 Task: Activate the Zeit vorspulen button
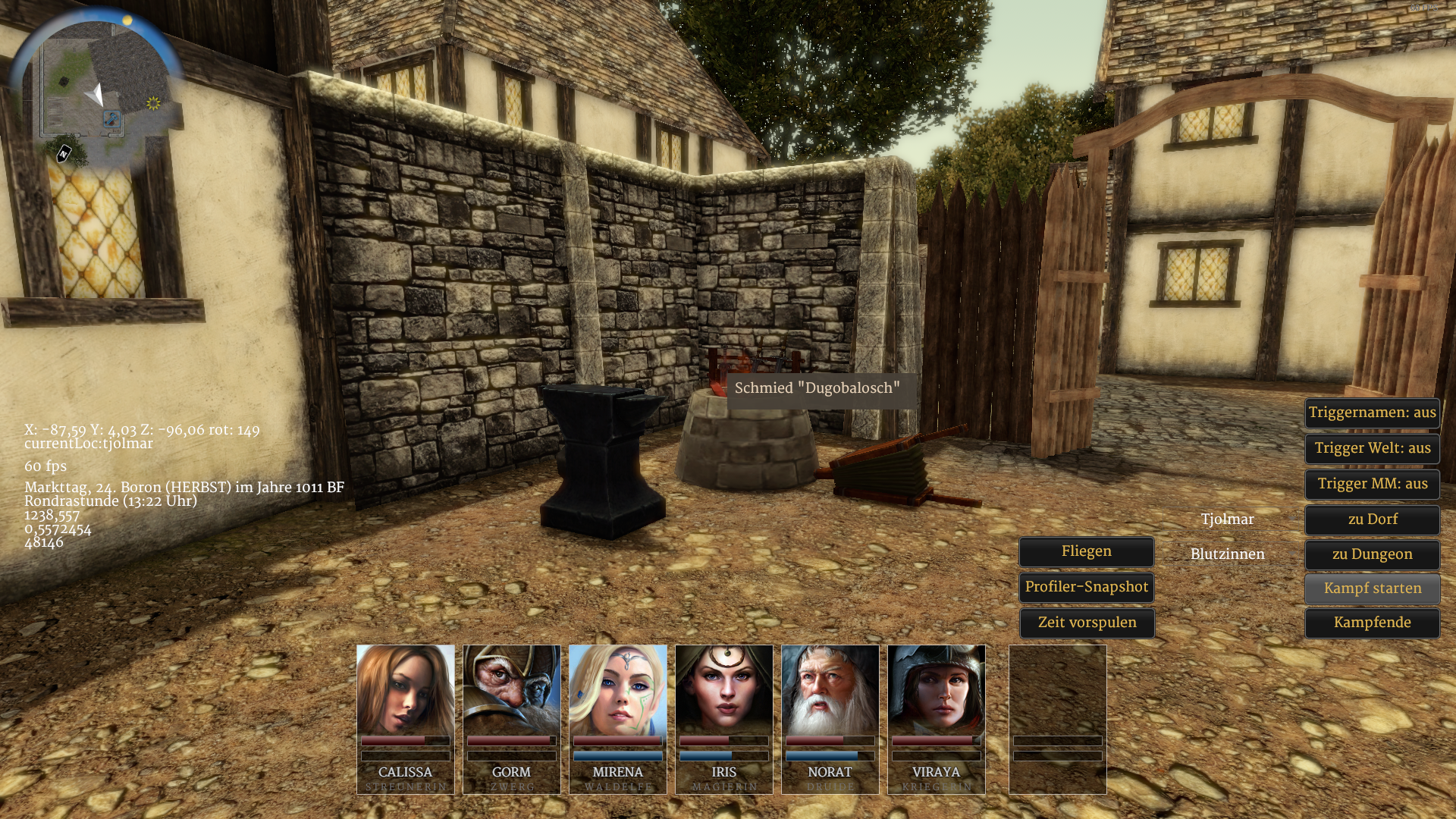tap(1086, 623)
